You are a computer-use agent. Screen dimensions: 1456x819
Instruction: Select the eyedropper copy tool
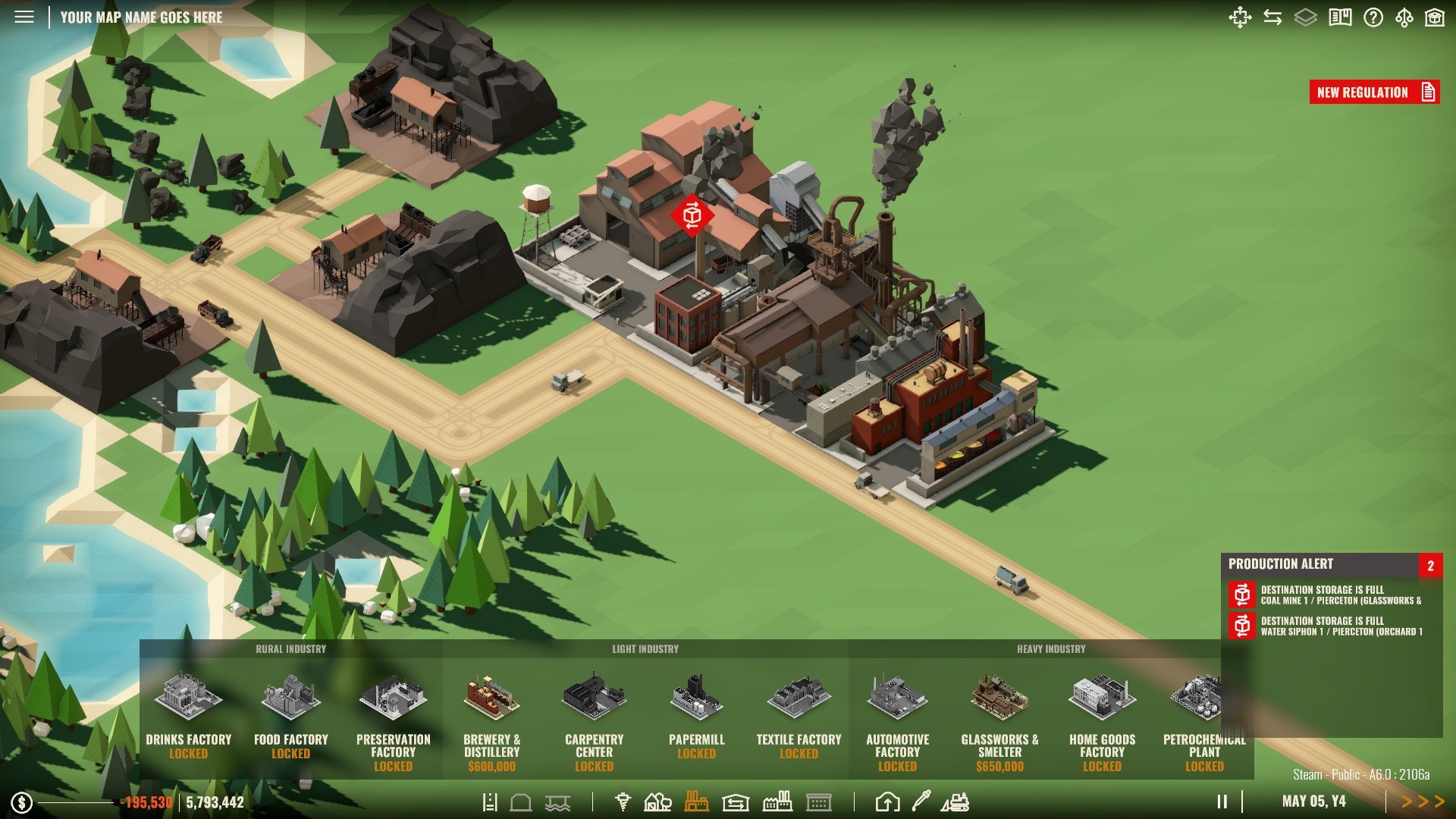(921, 801)
